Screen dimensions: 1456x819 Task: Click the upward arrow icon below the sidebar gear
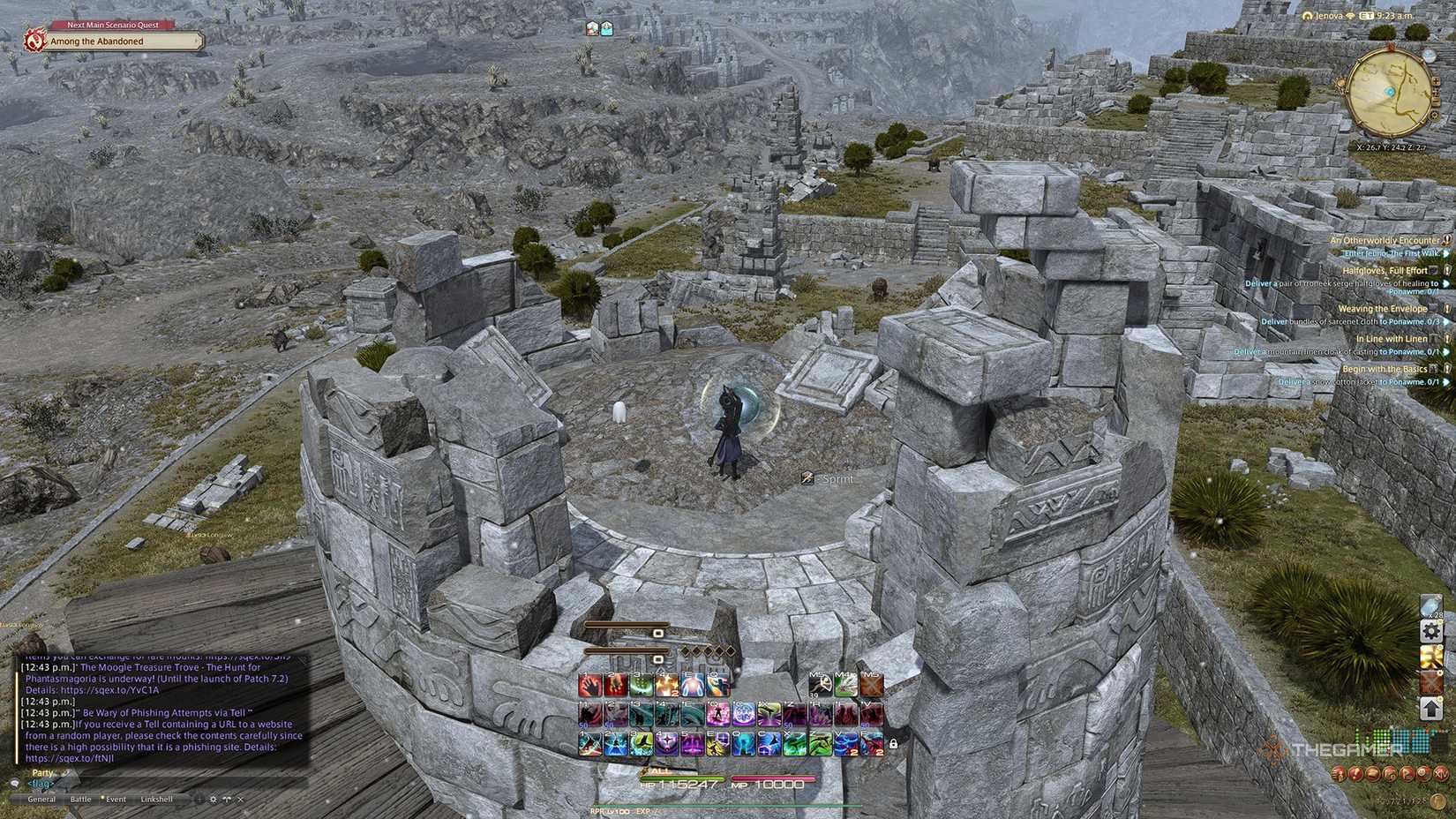[1430, 707]
